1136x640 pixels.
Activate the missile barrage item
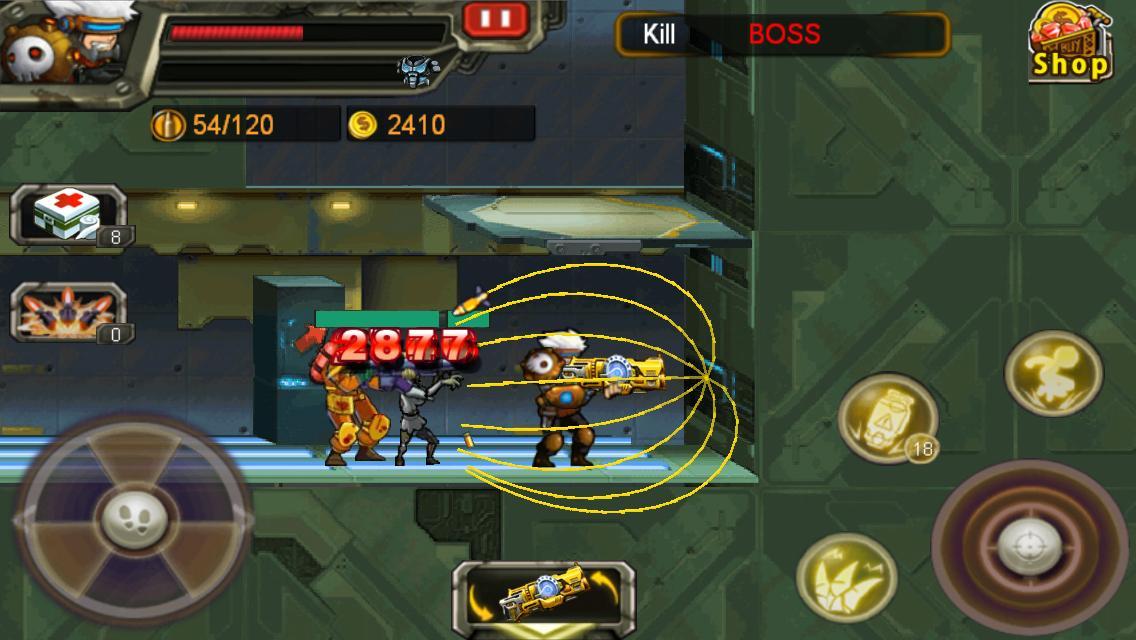click(68, 312)
